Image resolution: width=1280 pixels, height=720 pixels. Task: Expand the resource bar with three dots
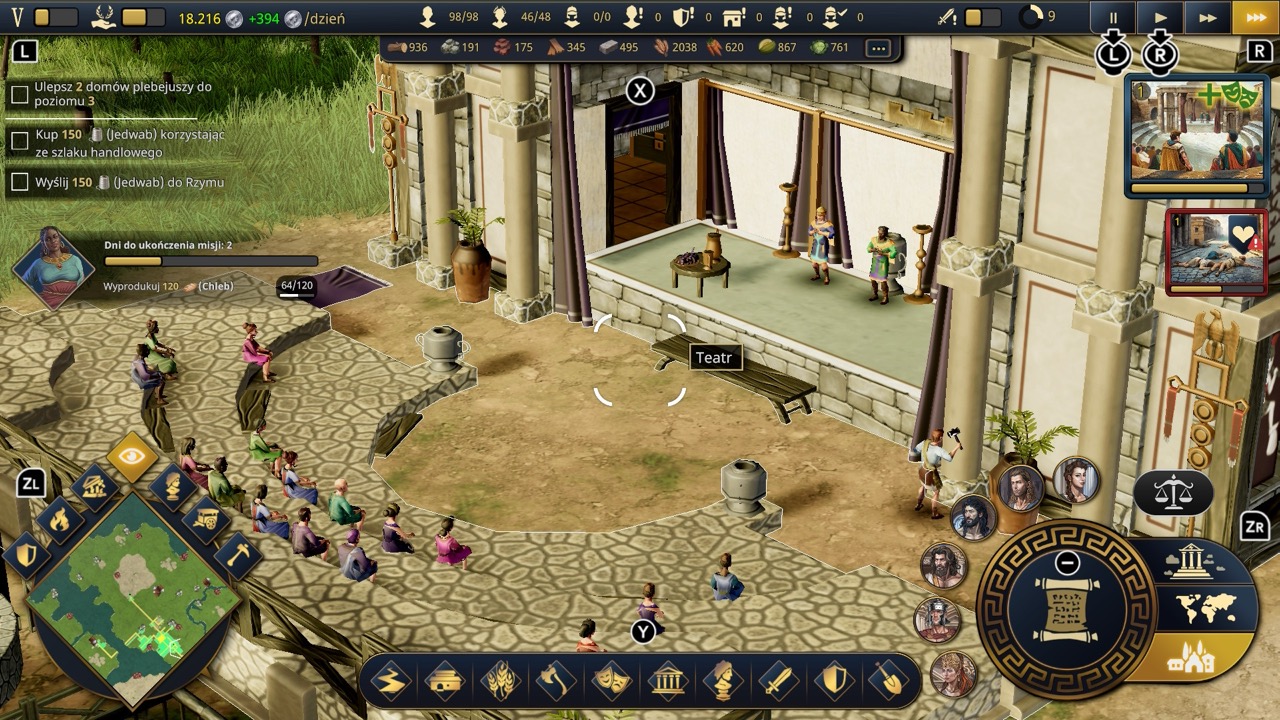(x=878, y=48)
